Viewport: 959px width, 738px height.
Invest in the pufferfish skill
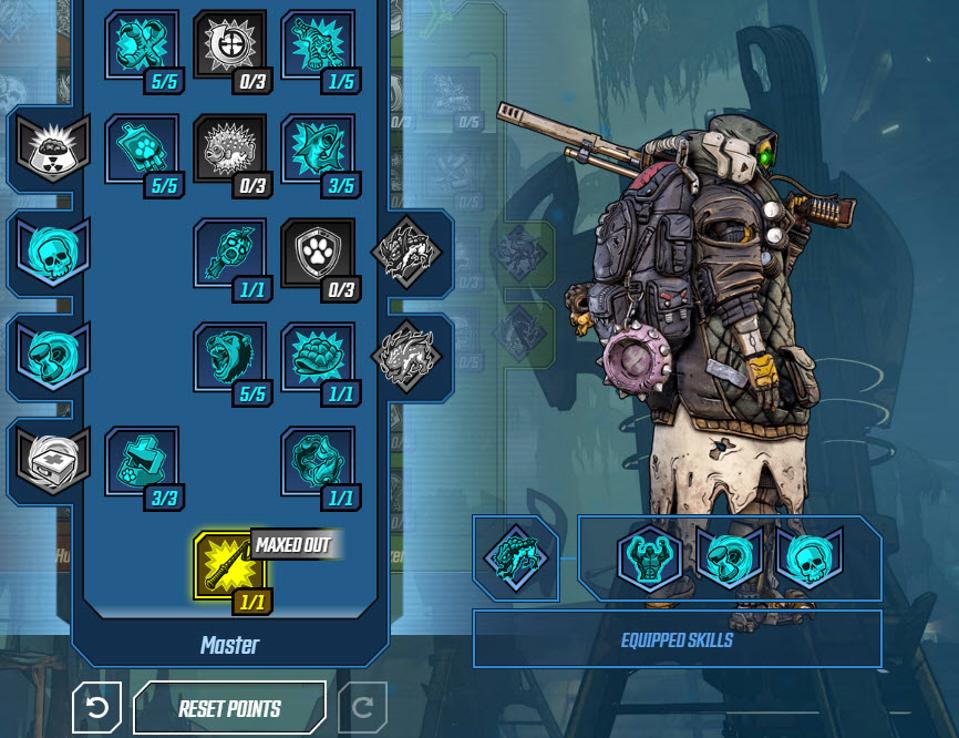229,150
